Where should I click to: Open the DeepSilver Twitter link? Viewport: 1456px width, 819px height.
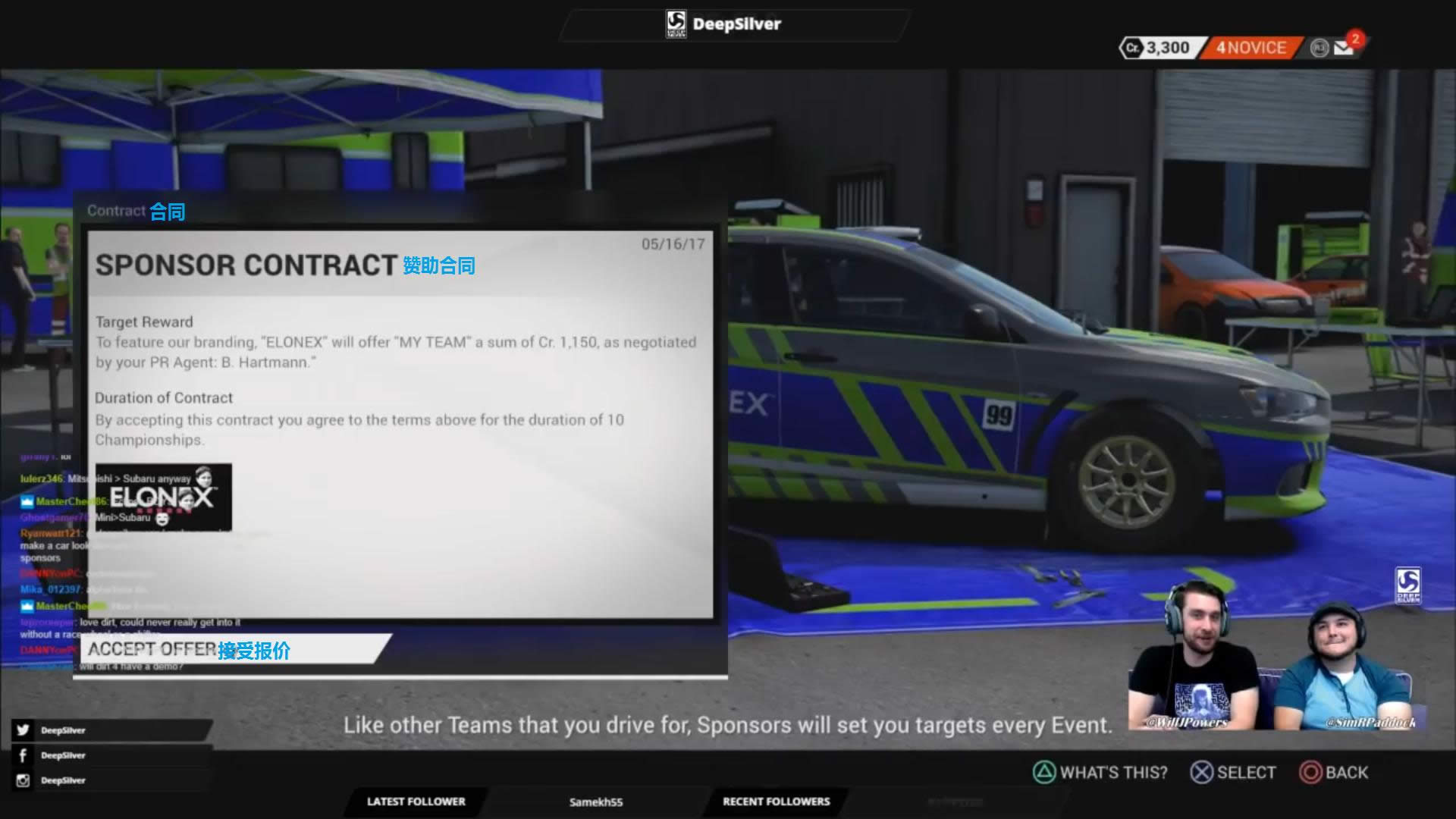(62, 730)
